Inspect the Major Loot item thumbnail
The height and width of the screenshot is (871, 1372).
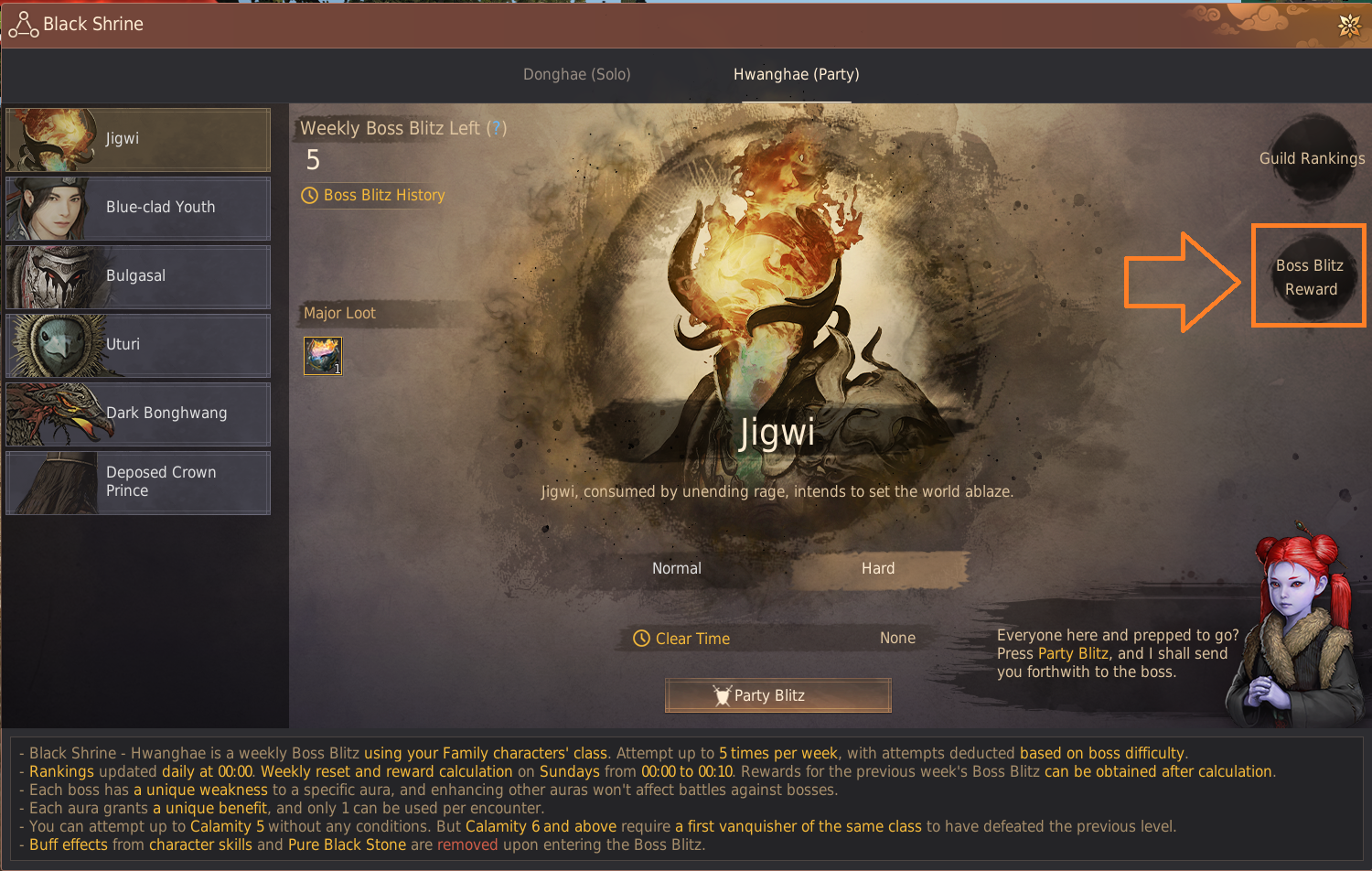coord(322,356)
